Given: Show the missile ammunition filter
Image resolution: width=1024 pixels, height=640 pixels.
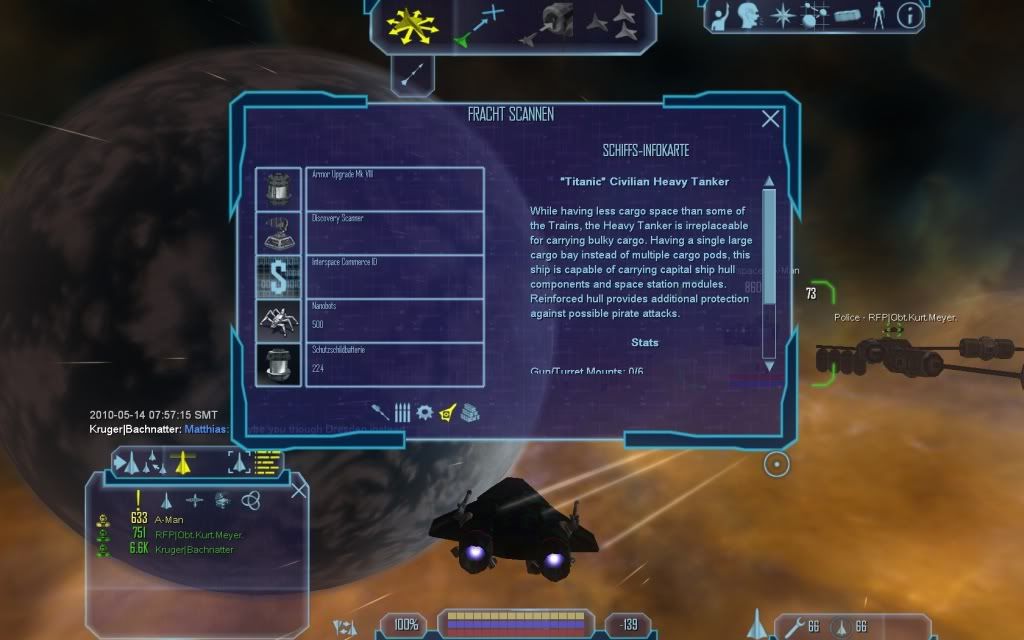Looking at the screenshot, I should pos(402,412).
